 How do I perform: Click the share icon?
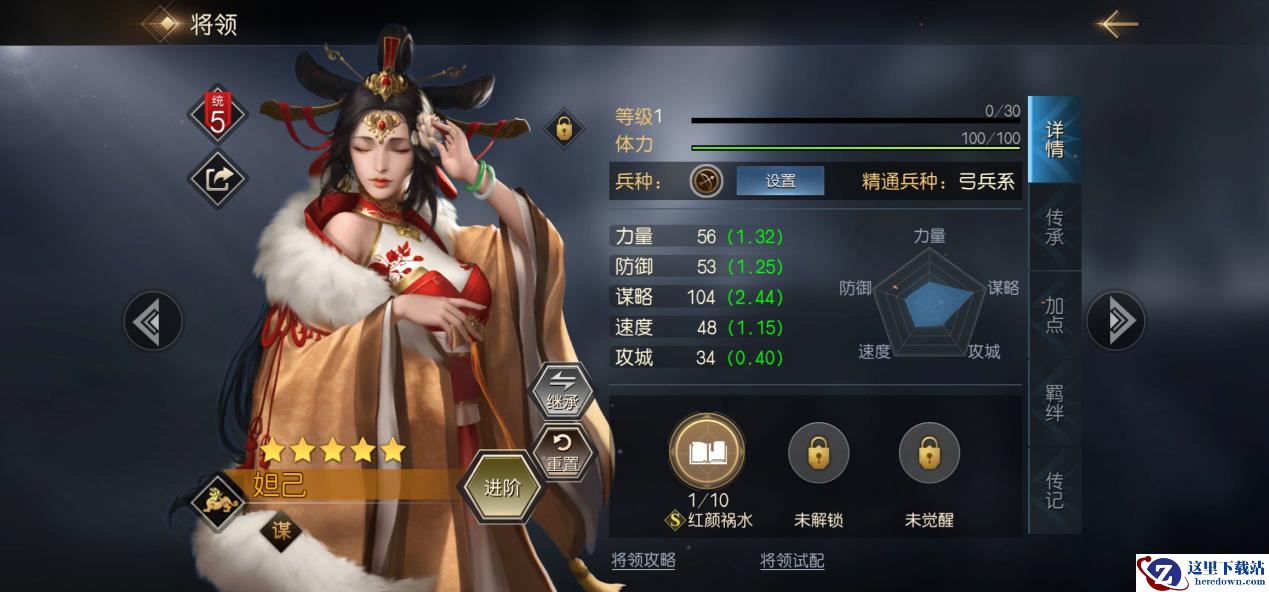[218, 178]
